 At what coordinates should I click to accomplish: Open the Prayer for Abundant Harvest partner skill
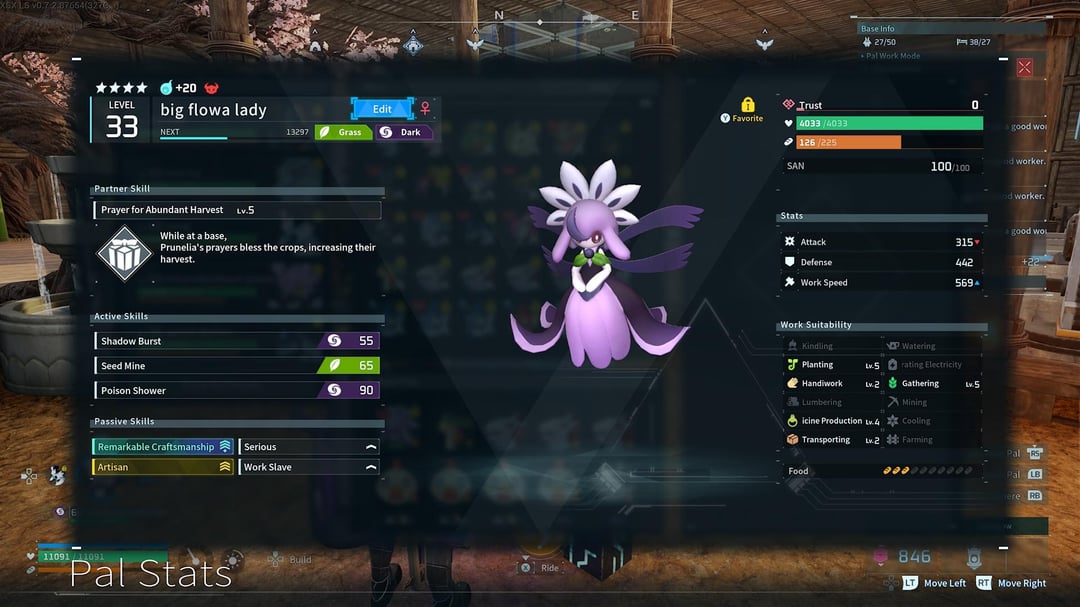pos(238,210)
